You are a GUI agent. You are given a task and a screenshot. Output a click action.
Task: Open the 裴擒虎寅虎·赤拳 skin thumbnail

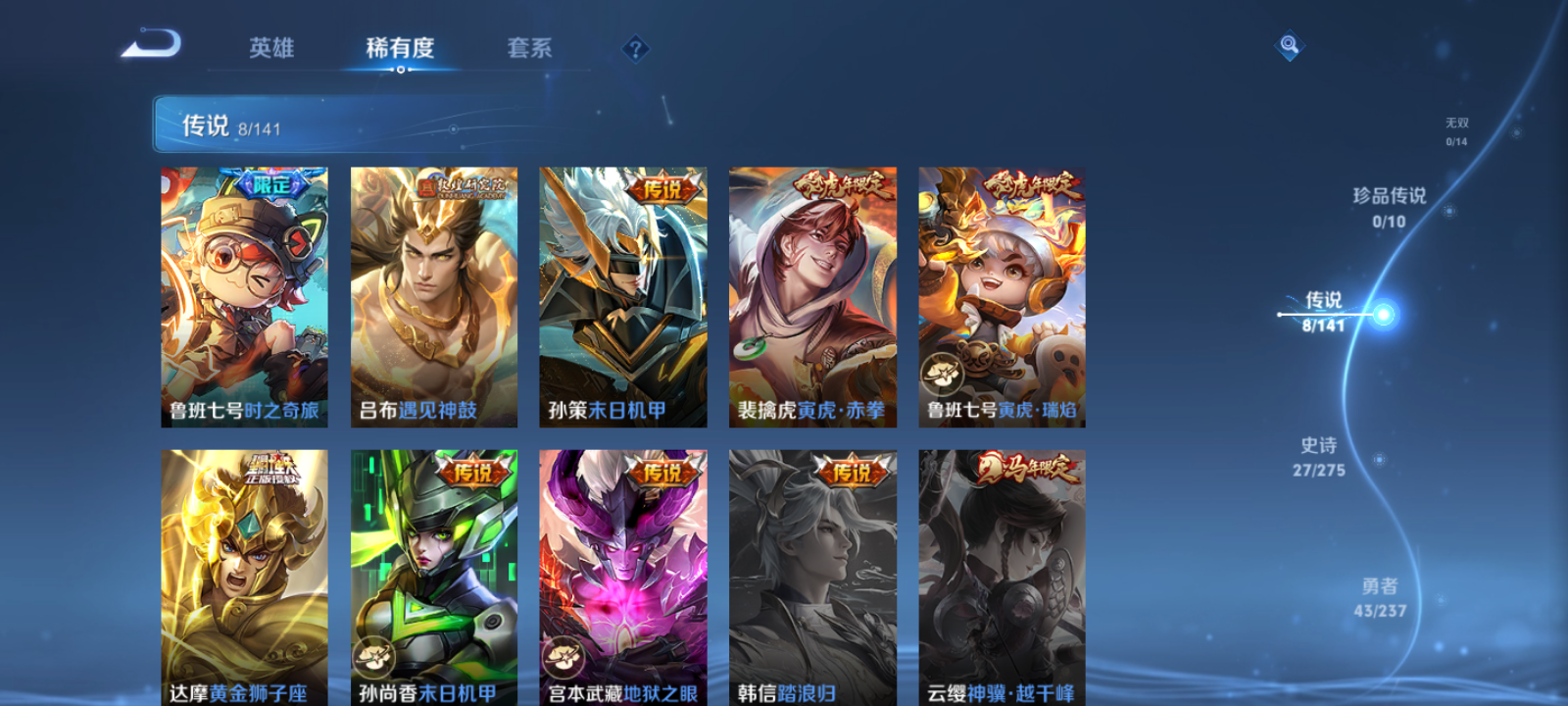pos(815,294)
